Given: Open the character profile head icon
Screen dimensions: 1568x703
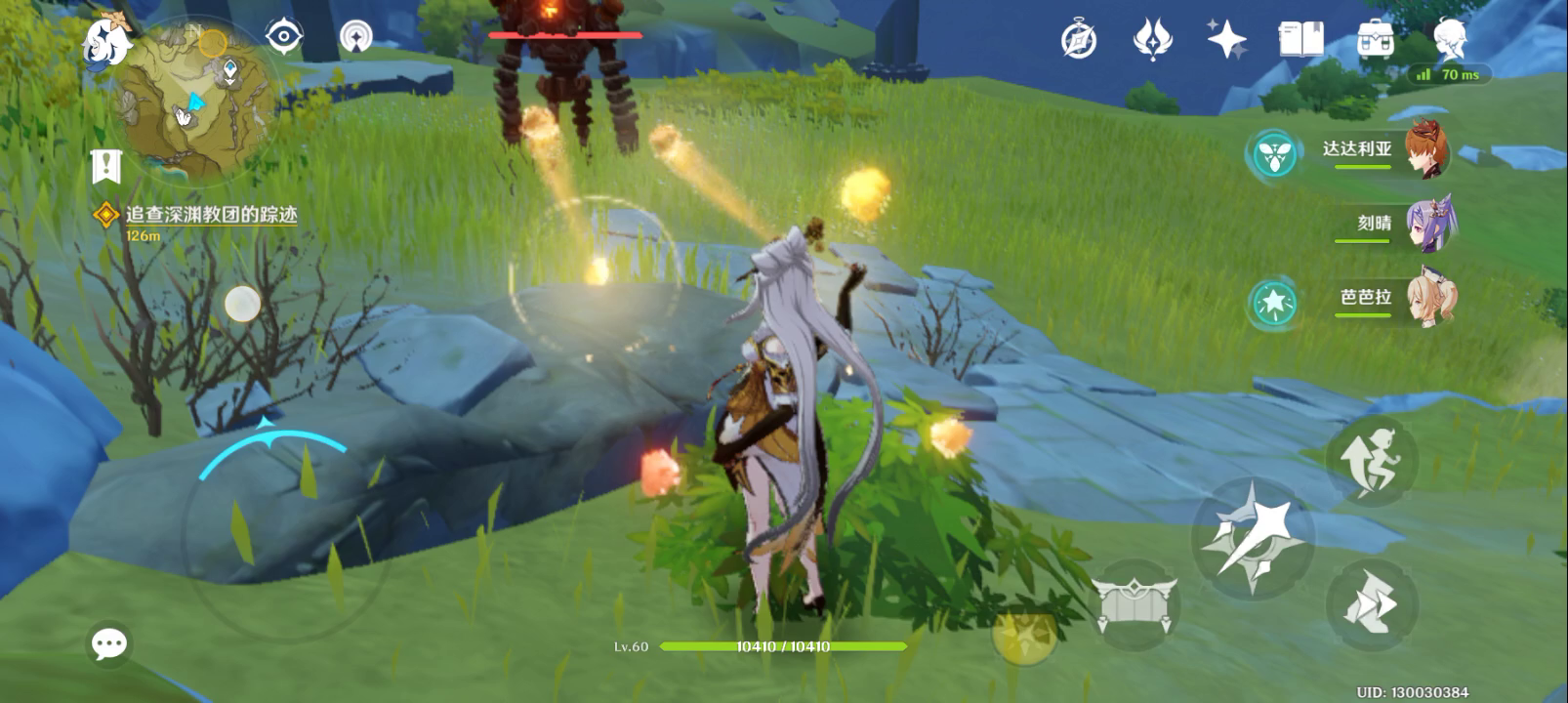Looking at the screenshot, I should tap(1450, 40).
